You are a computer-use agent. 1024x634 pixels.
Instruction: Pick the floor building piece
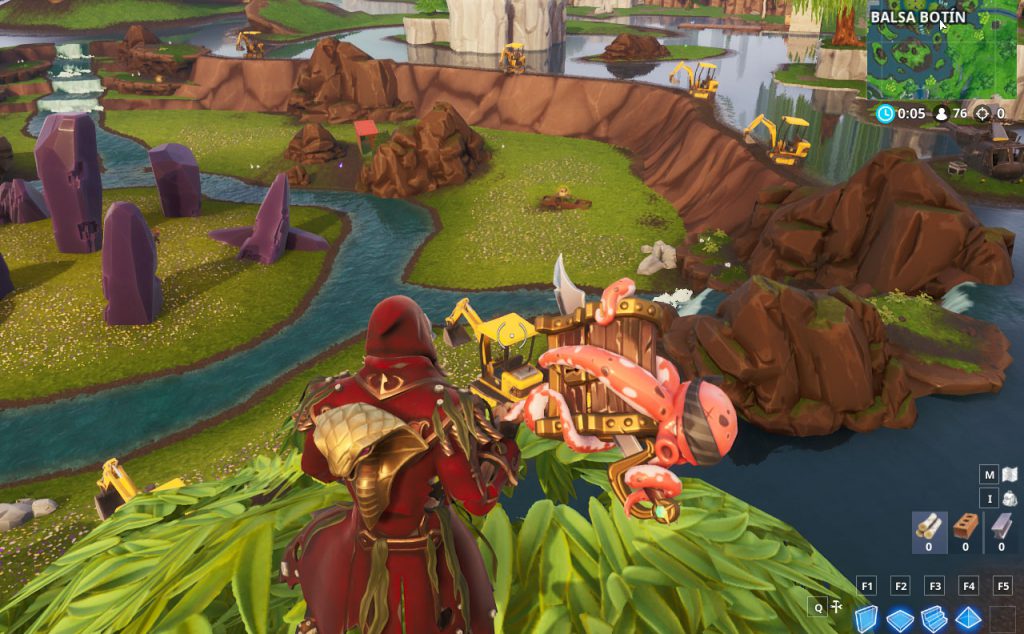900,618
